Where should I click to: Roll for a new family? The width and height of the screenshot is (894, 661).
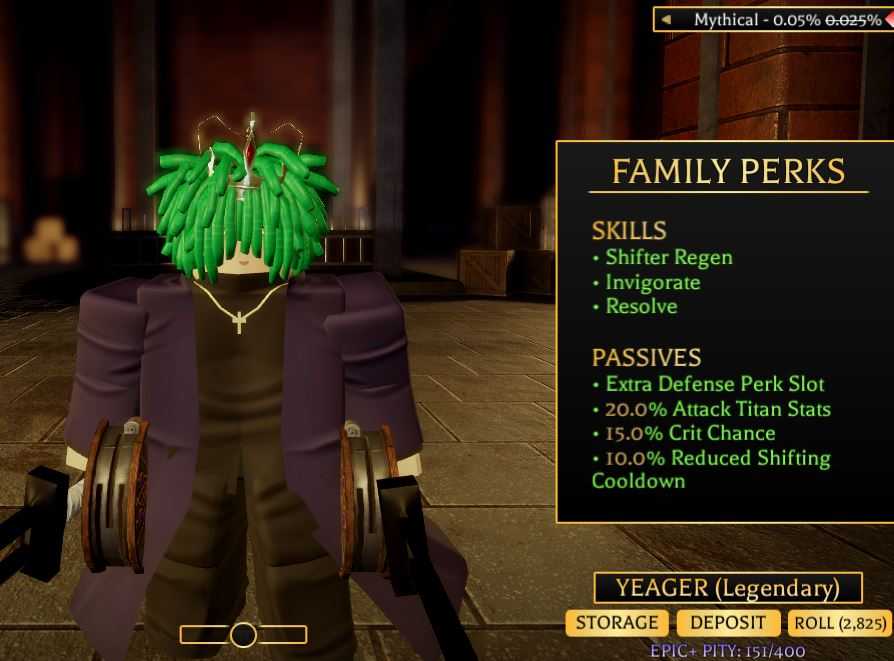point(839,623)
